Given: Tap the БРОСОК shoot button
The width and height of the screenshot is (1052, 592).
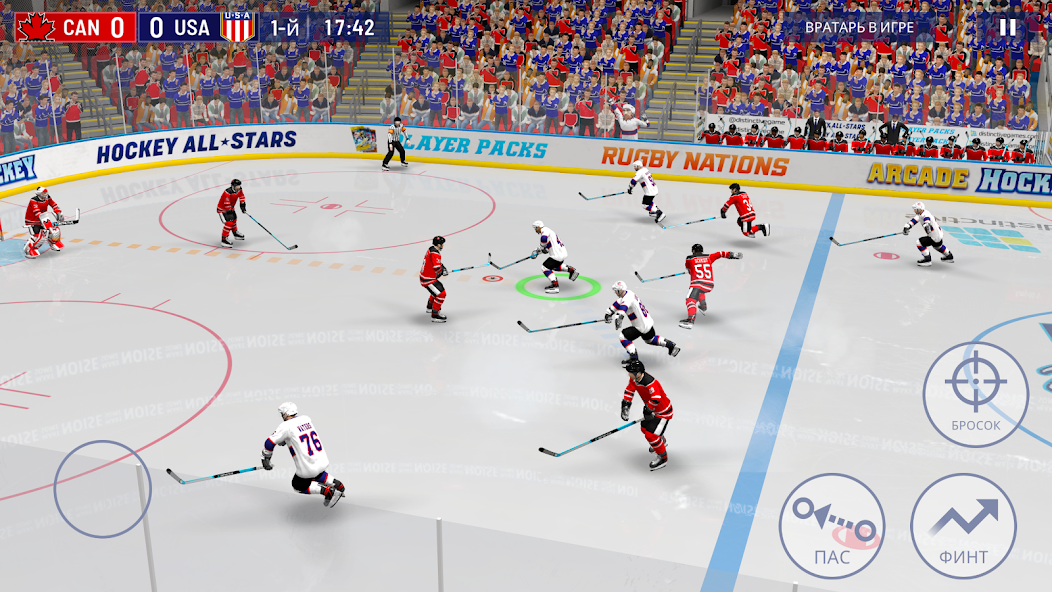Looking at the screenshot, I should coord(975,394).
